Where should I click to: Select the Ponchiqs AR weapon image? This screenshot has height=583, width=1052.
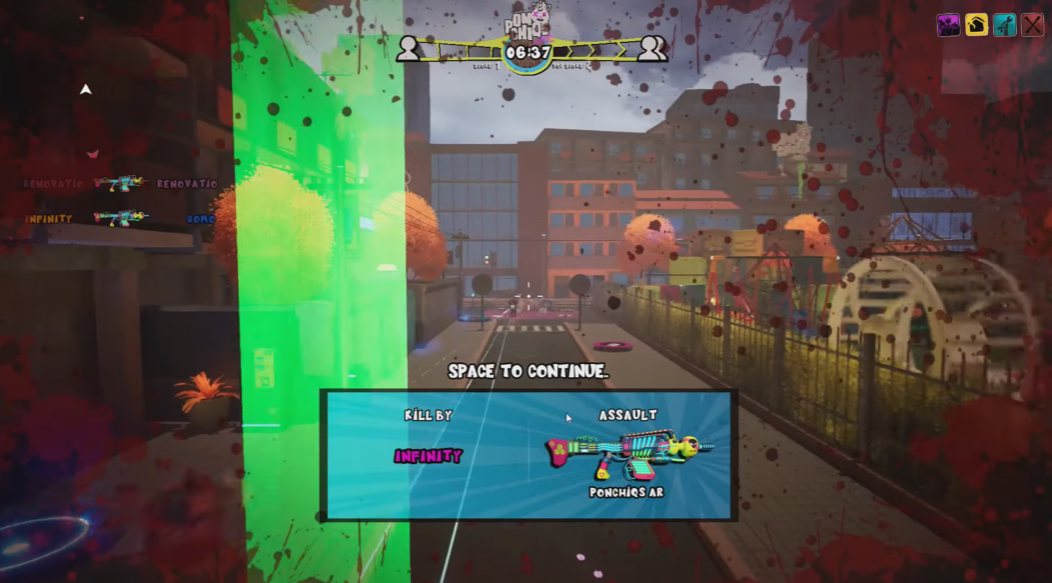pyautogui.click(x=628, y=453)
